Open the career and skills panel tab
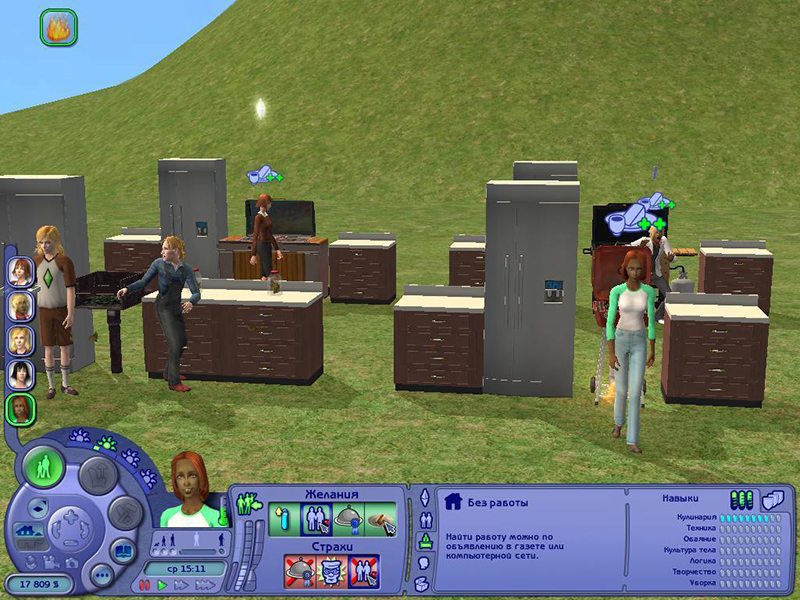 pos(423,541)
